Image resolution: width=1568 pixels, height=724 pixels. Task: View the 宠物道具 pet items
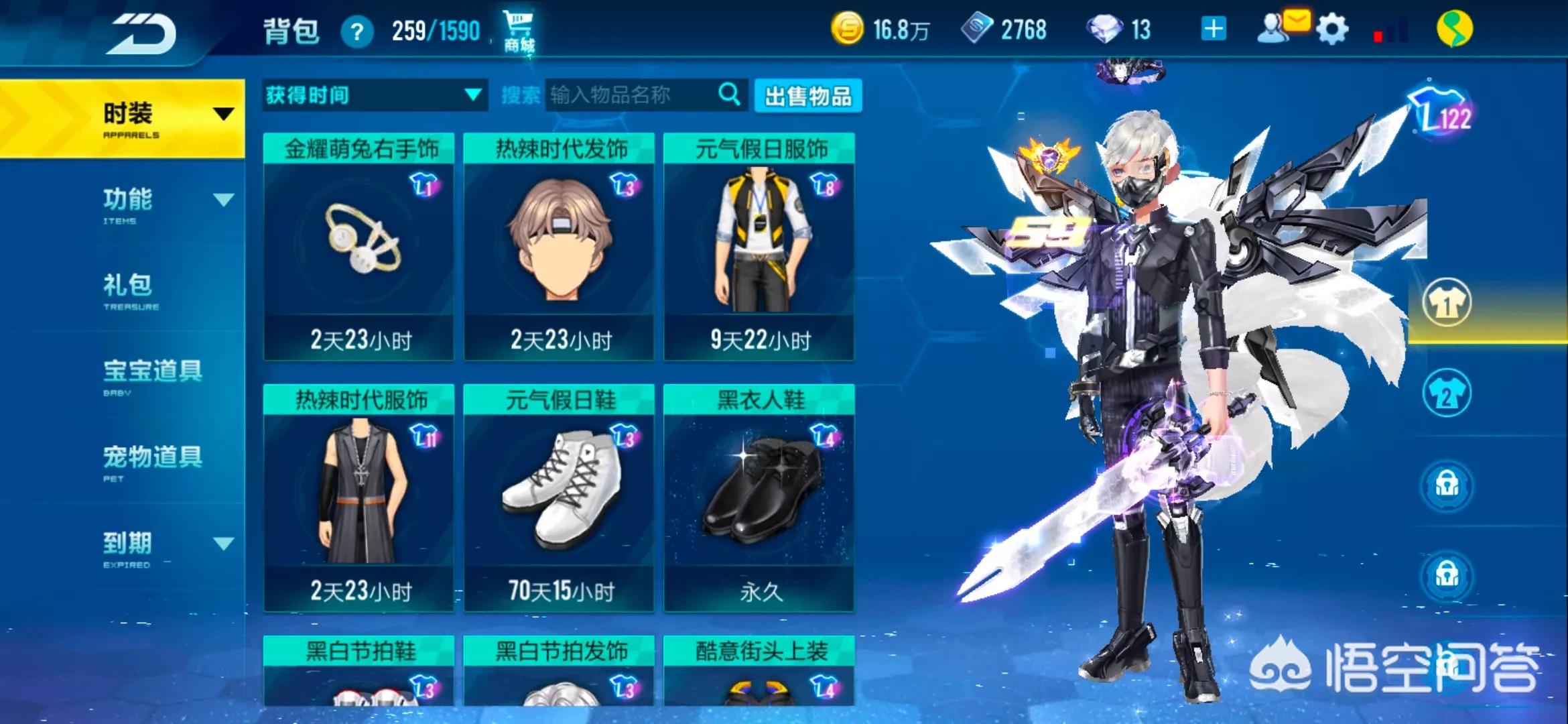click(x=152, y=461)
